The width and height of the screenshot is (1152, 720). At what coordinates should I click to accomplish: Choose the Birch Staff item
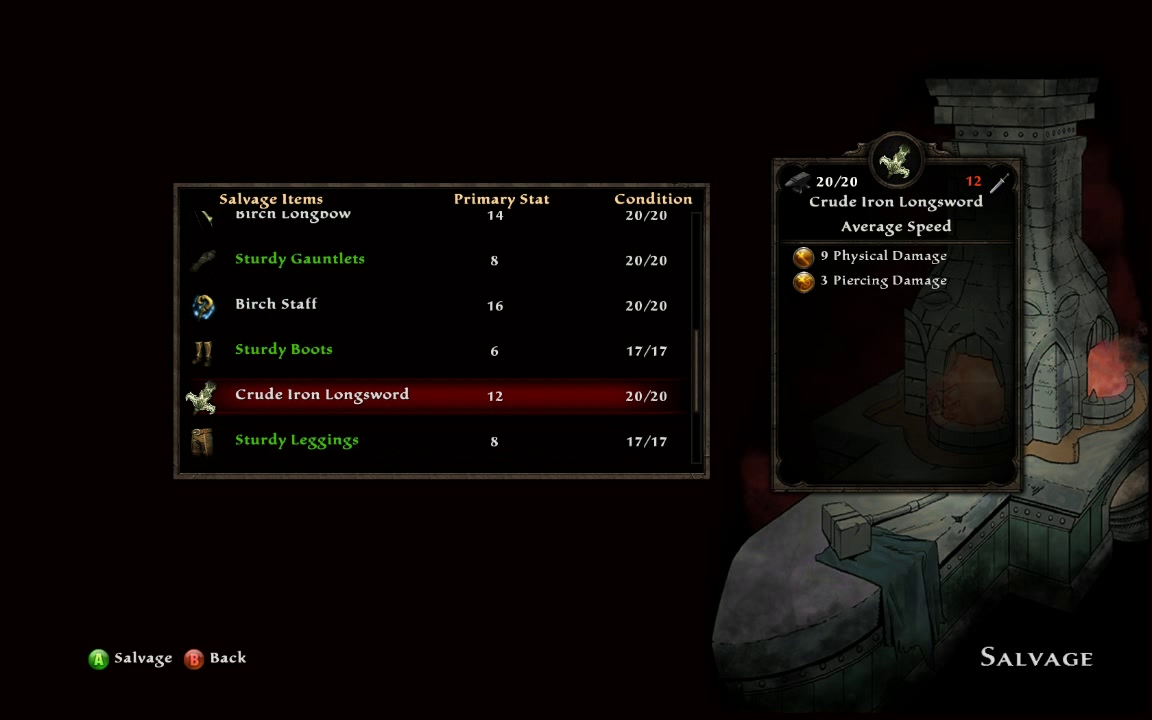click(x=276, y=304)
